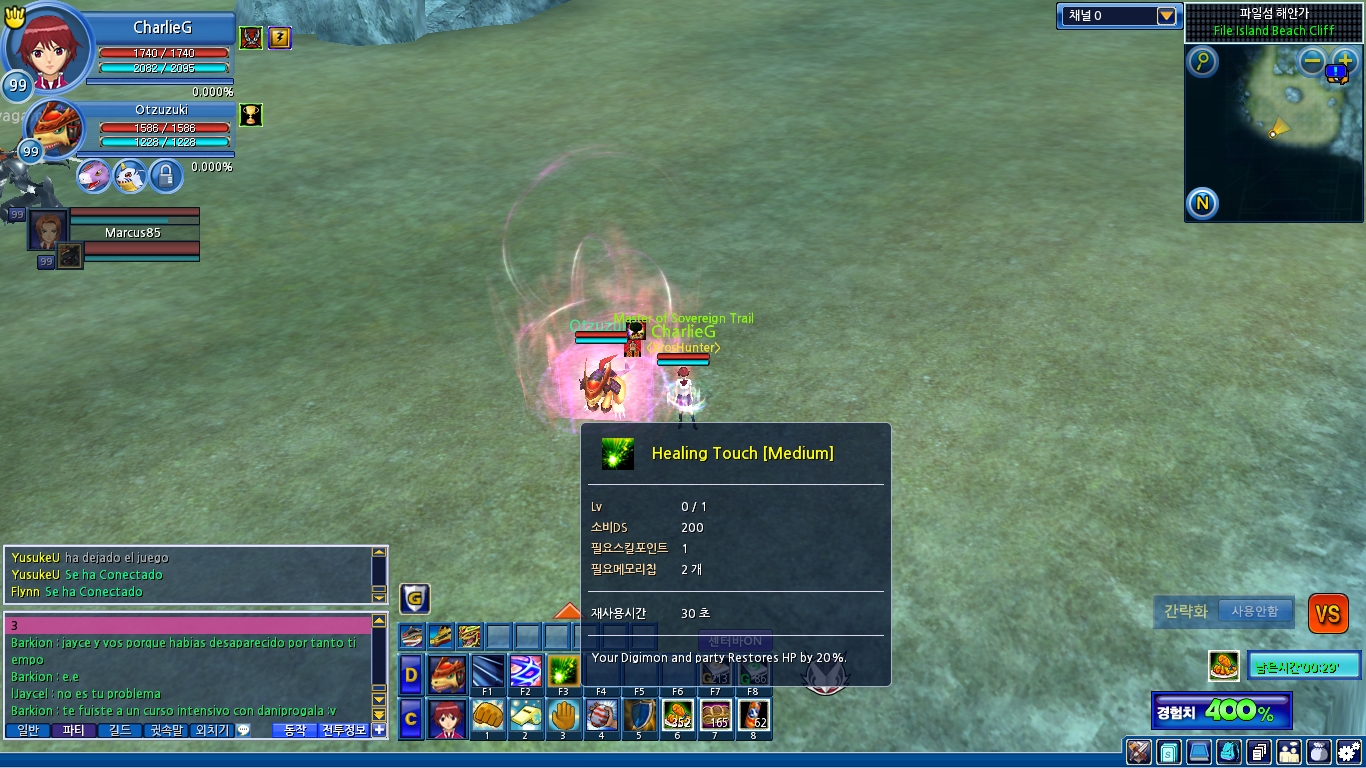Use the Healing Touch skill in slot F3
Image resolution: width=1366 pixels, height=768 pixels.
564,672
